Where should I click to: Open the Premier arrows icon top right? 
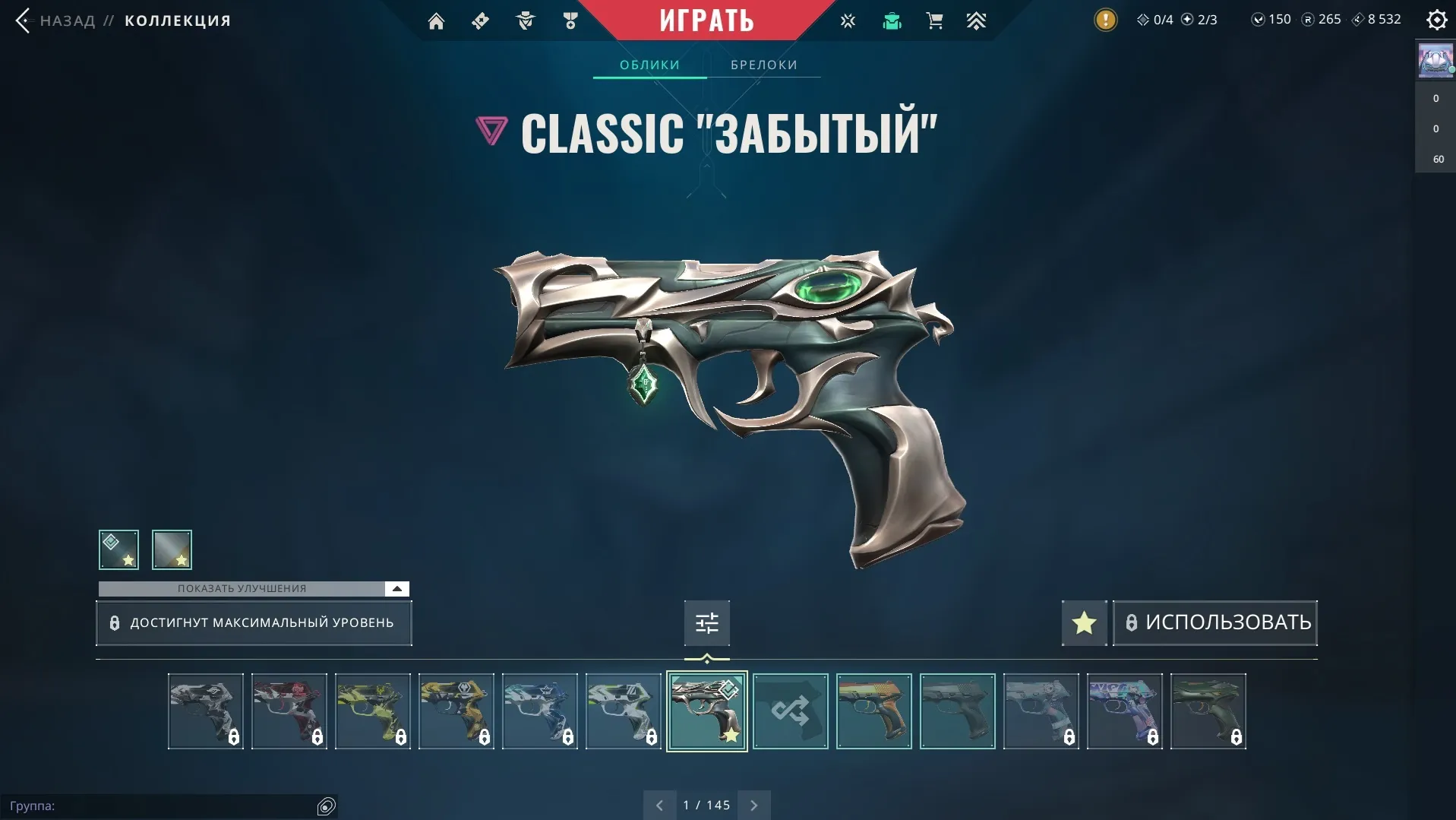977,21
